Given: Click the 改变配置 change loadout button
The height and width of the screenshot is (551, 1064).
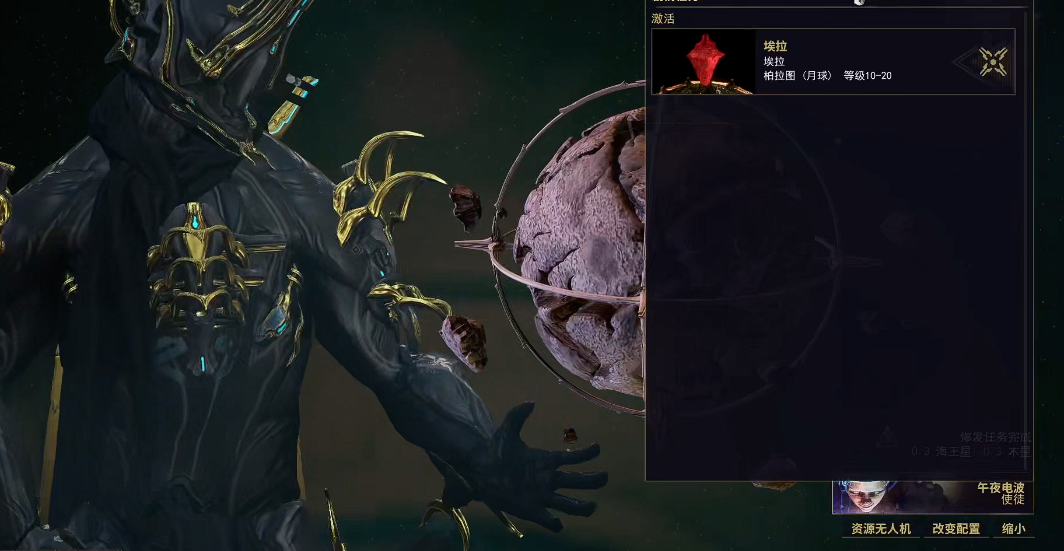Looking at the screenshot, I should coord(956,529).
